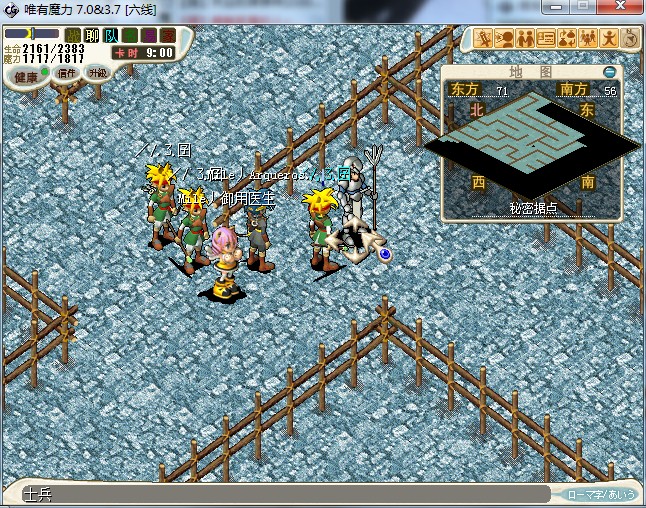The height and width of the screenshot is (508, 646).
Task: Minimize the 地图 map panel
Action: pyautogui.click(x=609, y=72)
